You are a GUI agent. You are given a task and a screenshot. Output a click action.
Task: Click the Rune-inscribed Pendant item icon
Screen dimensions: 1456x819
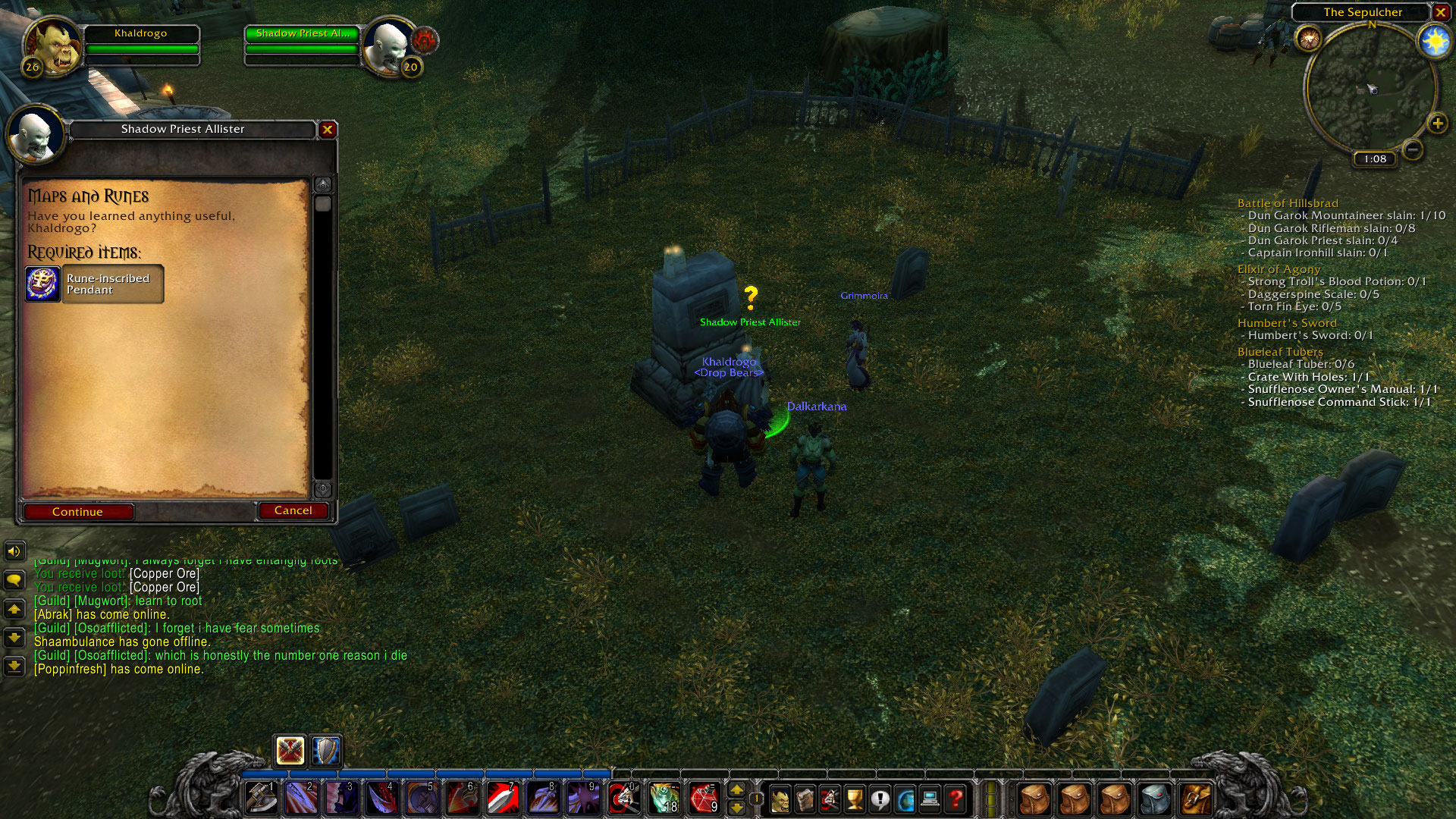coord(43,284)
